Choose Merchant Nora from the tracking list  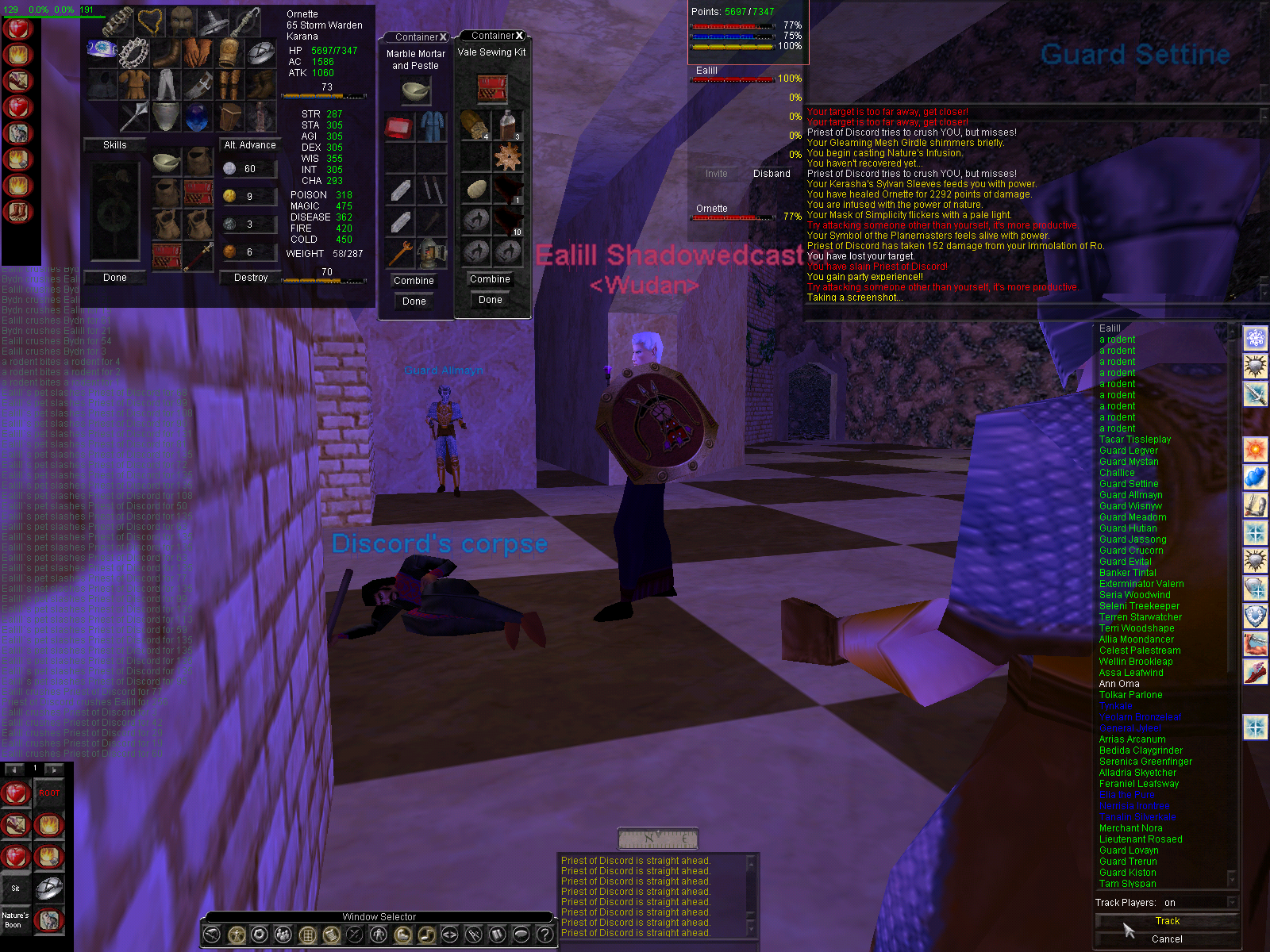(x=1130, y=828)
